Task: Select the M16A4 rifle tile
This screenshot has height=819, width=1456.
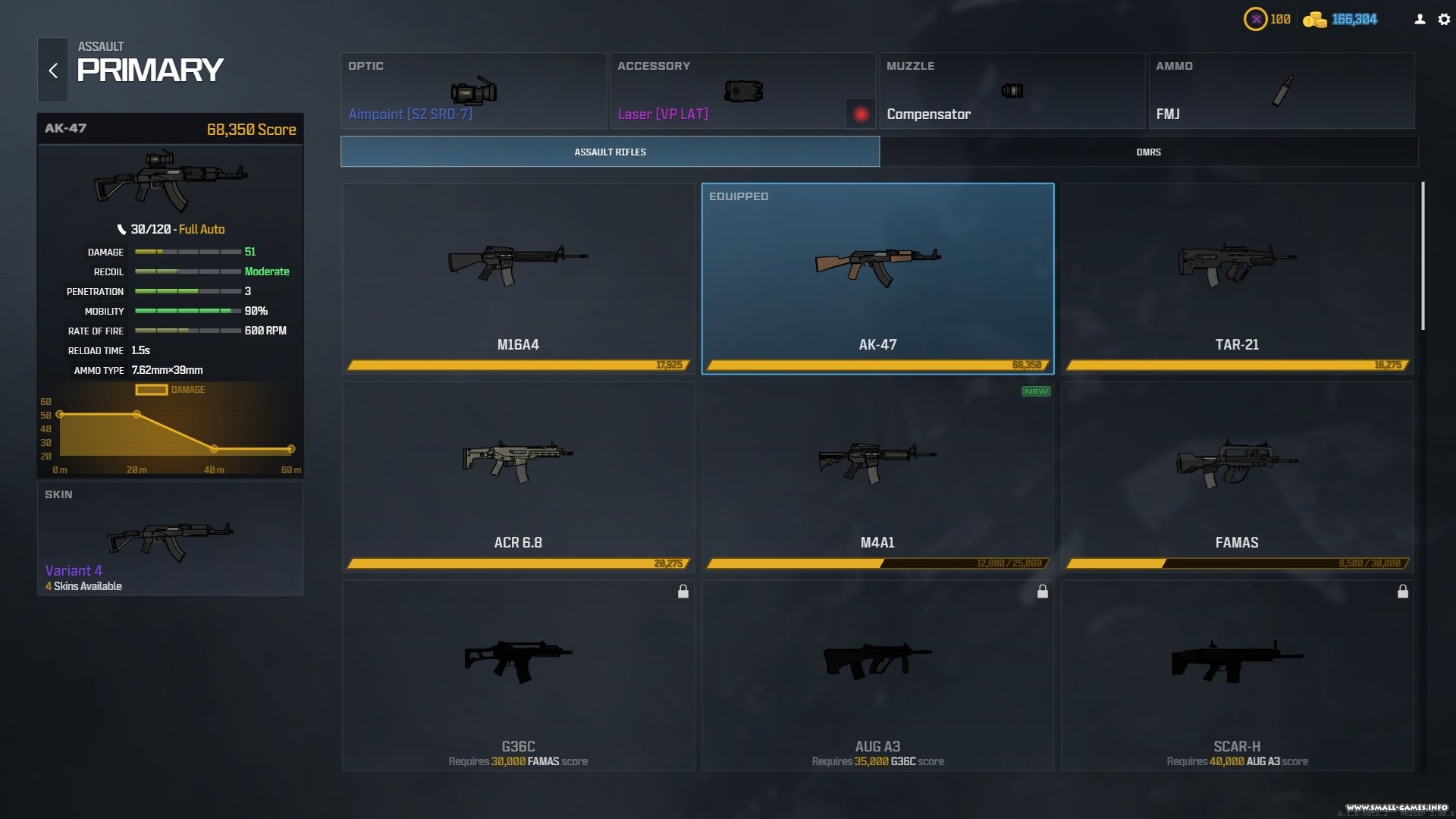Action: click(x=518, y=278)
